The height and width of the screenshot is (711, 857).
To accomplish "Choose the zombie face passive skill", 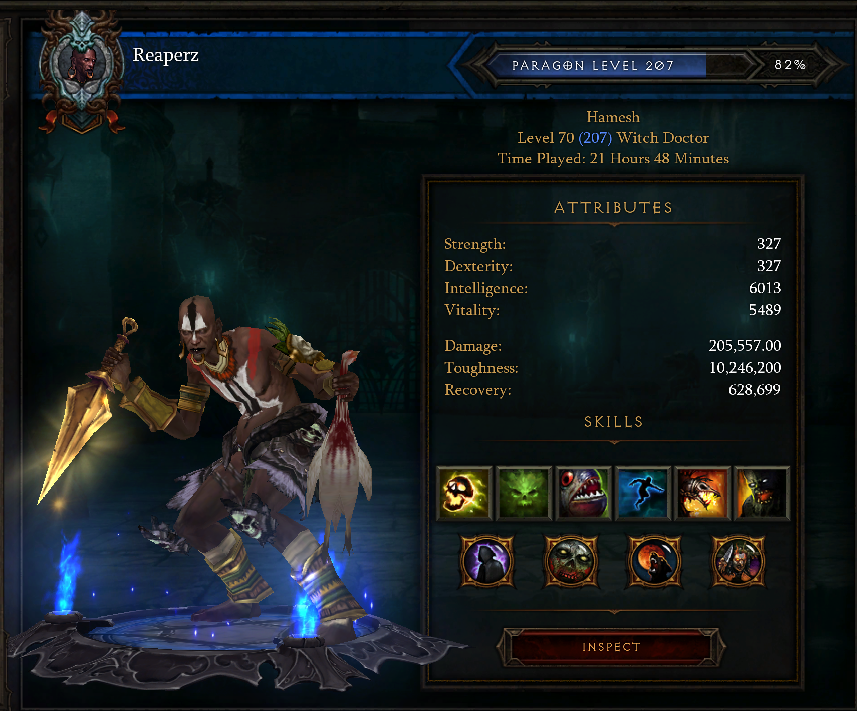I will pos(570,561).
